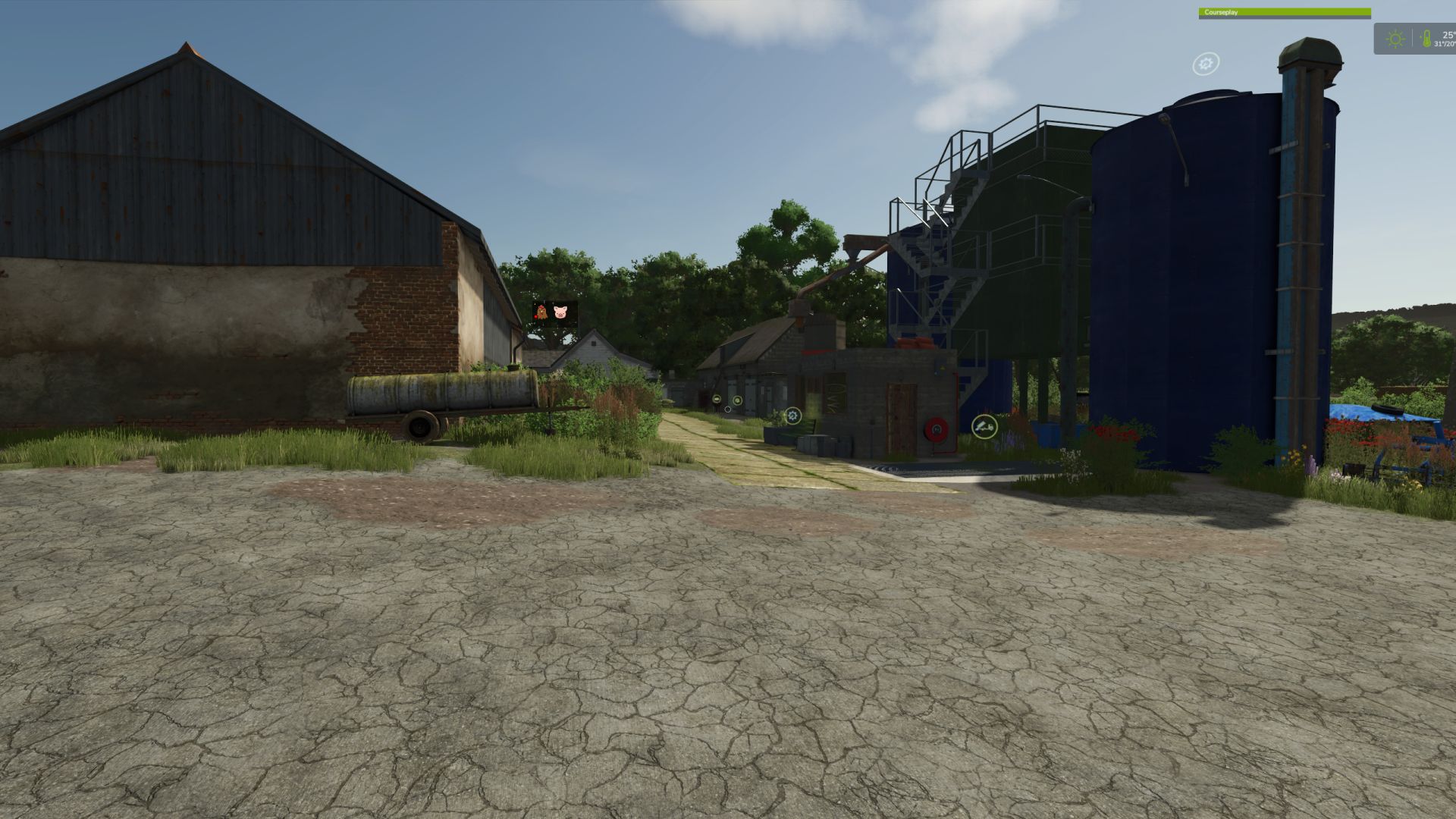The height and width of the screenshot is (819, 1456).
Task: Click the gear marker above the blue silo
Action: [1207, 64]
